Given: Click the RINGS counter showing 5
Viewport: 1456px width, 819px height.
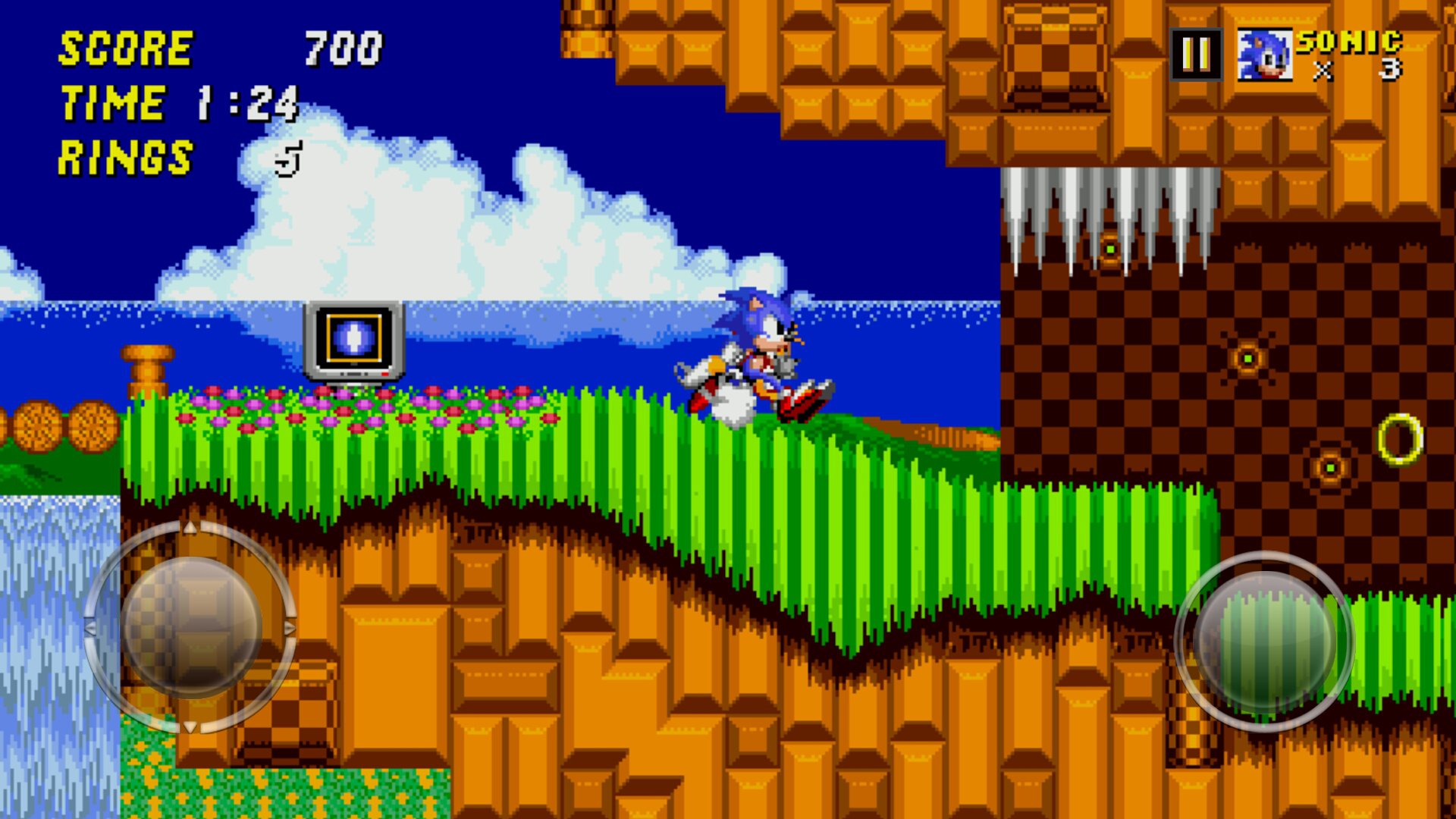Looking at the screenshot, I should 174,155.
